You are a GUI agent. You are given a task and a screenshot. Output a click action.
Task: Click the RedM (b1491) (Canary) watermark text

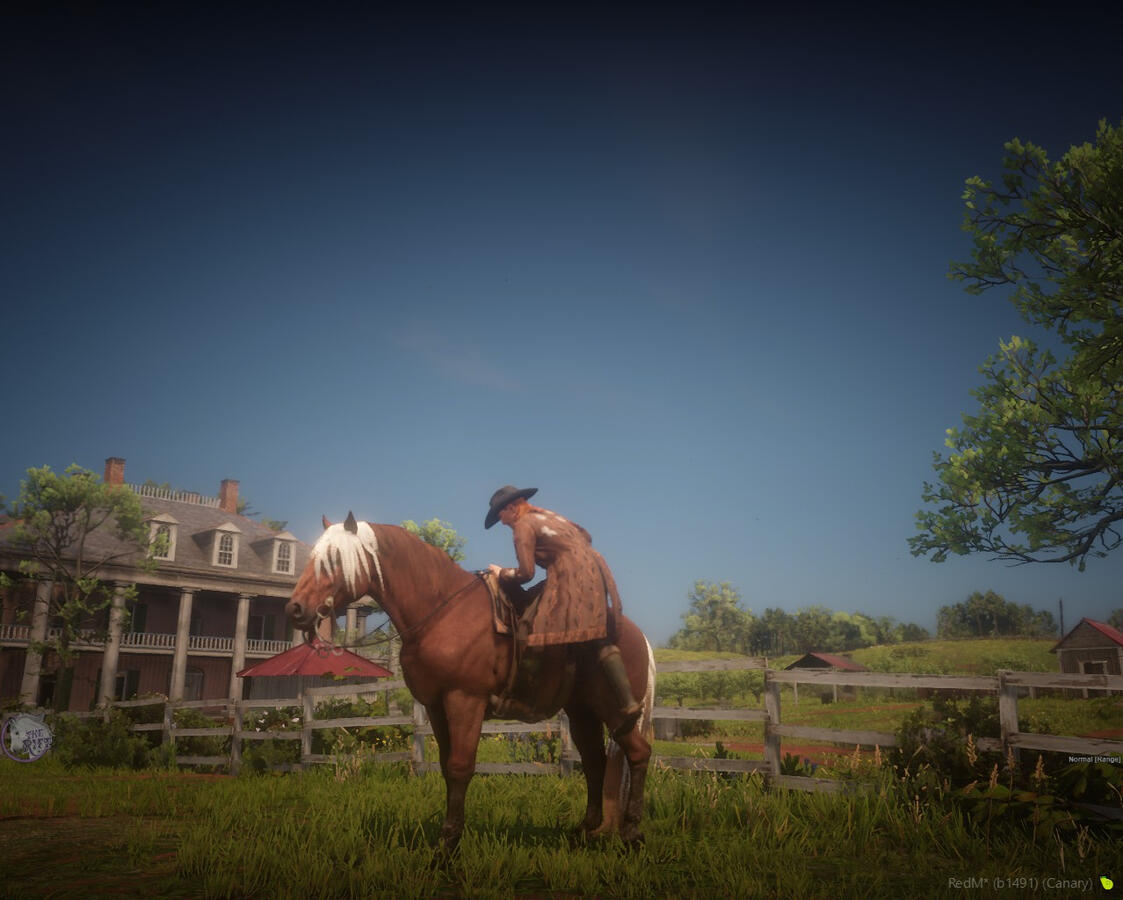pyautogui.click(x=1019, y=883)
